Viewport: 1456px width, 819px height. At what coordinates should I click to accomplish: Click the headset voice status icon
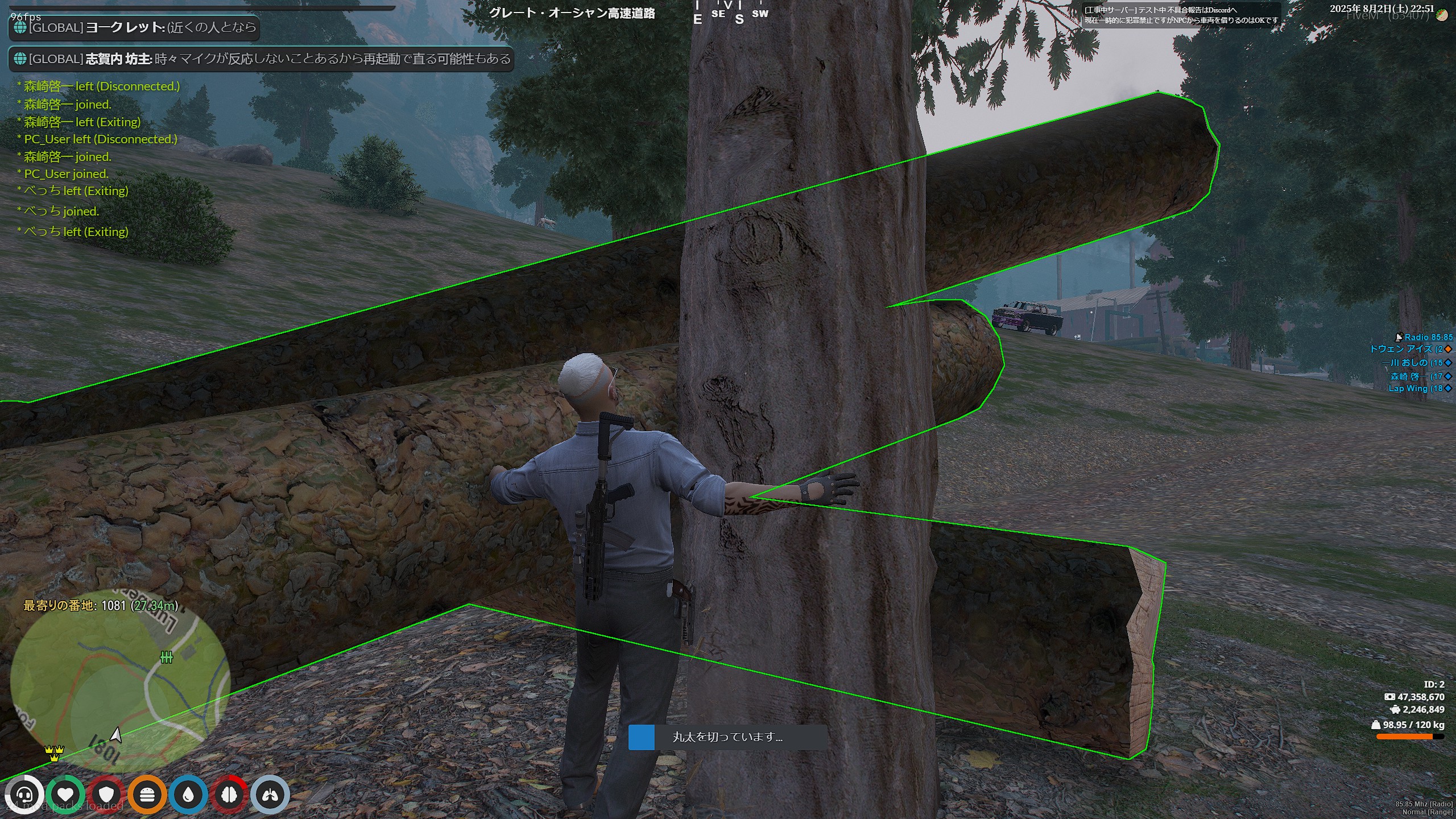pyautogui.click(x=24, y=795)
